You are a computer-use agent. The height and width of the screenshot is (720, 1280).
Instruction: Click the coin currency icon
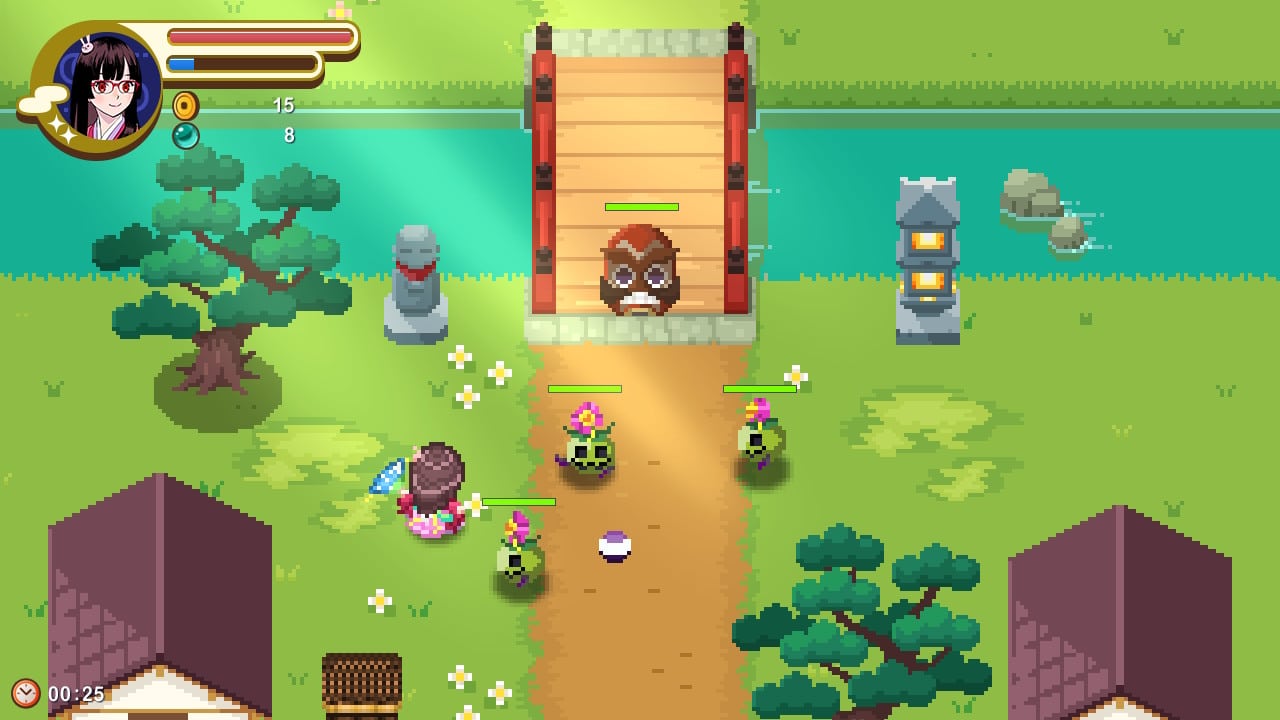[186, 104]
